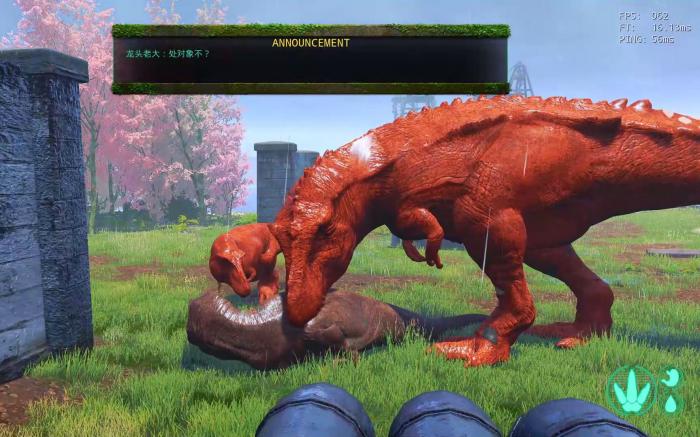The height and width of the screenshot is (437, 700).
Task: Click the dinosaur footprint status icon
Action: pos(631,391)
